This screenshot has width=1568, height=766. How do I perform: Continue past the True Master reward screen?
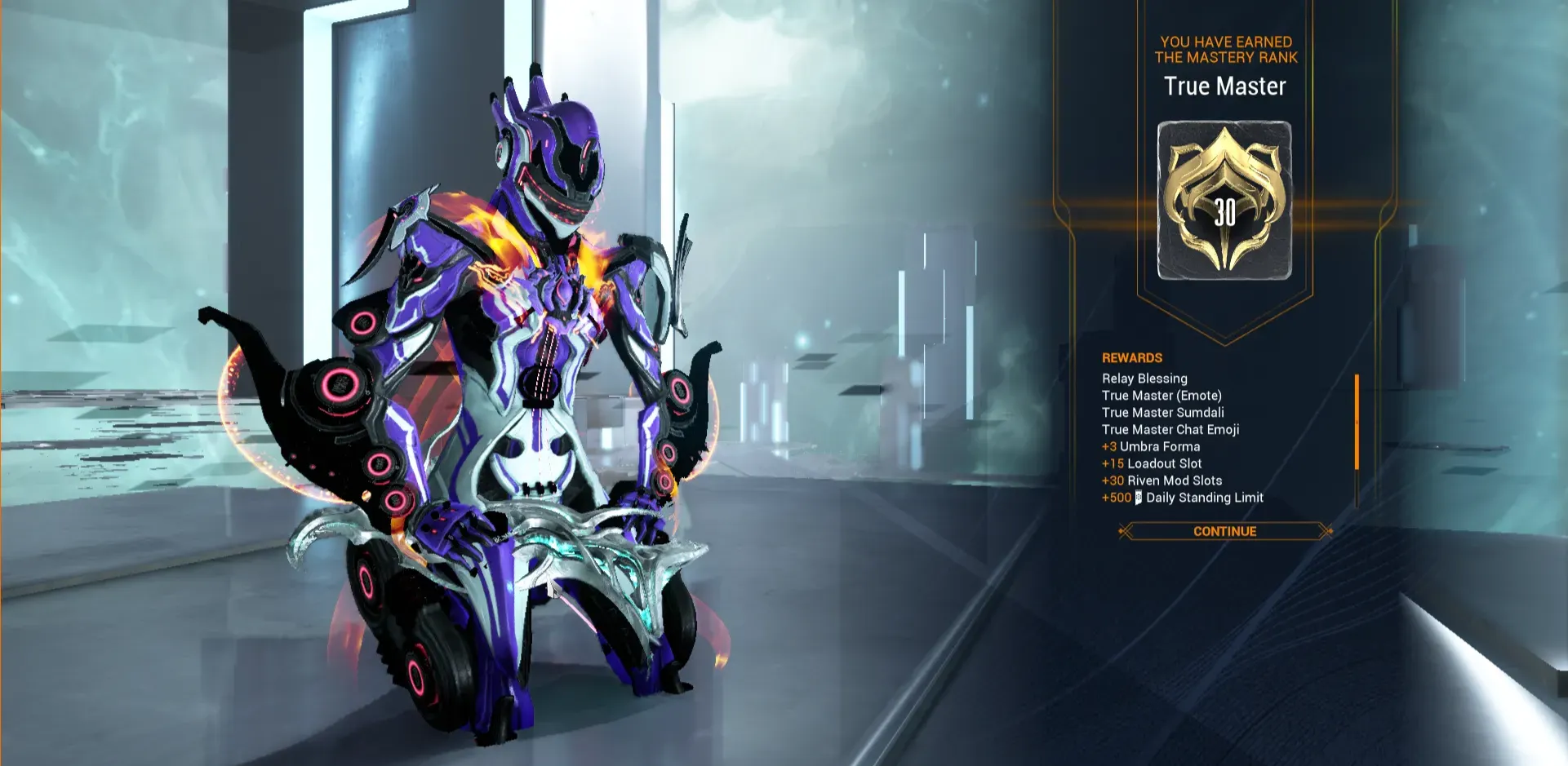1224,531
